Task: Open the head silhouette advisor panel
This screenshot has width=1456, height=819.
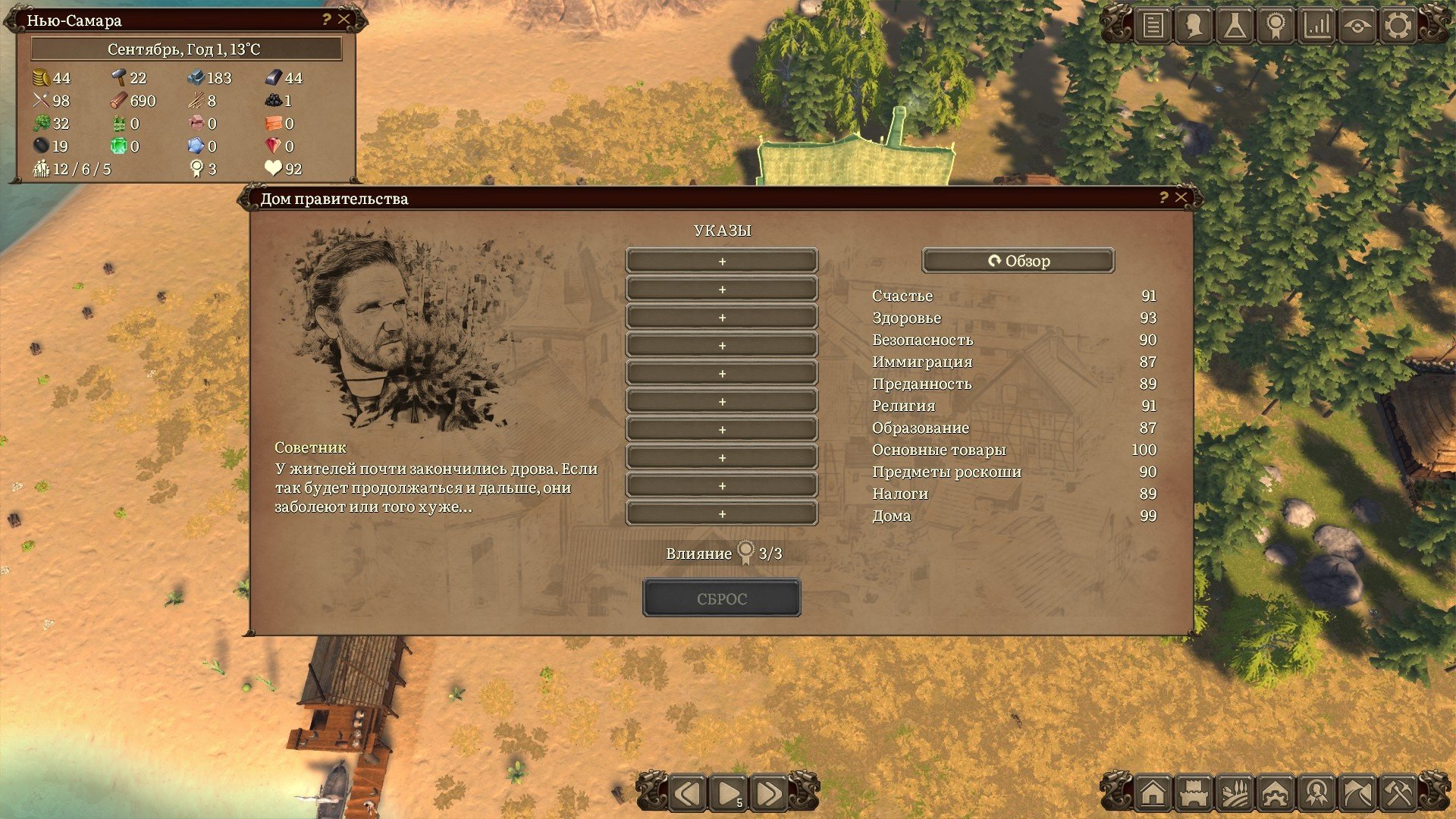Action: 1194,26
